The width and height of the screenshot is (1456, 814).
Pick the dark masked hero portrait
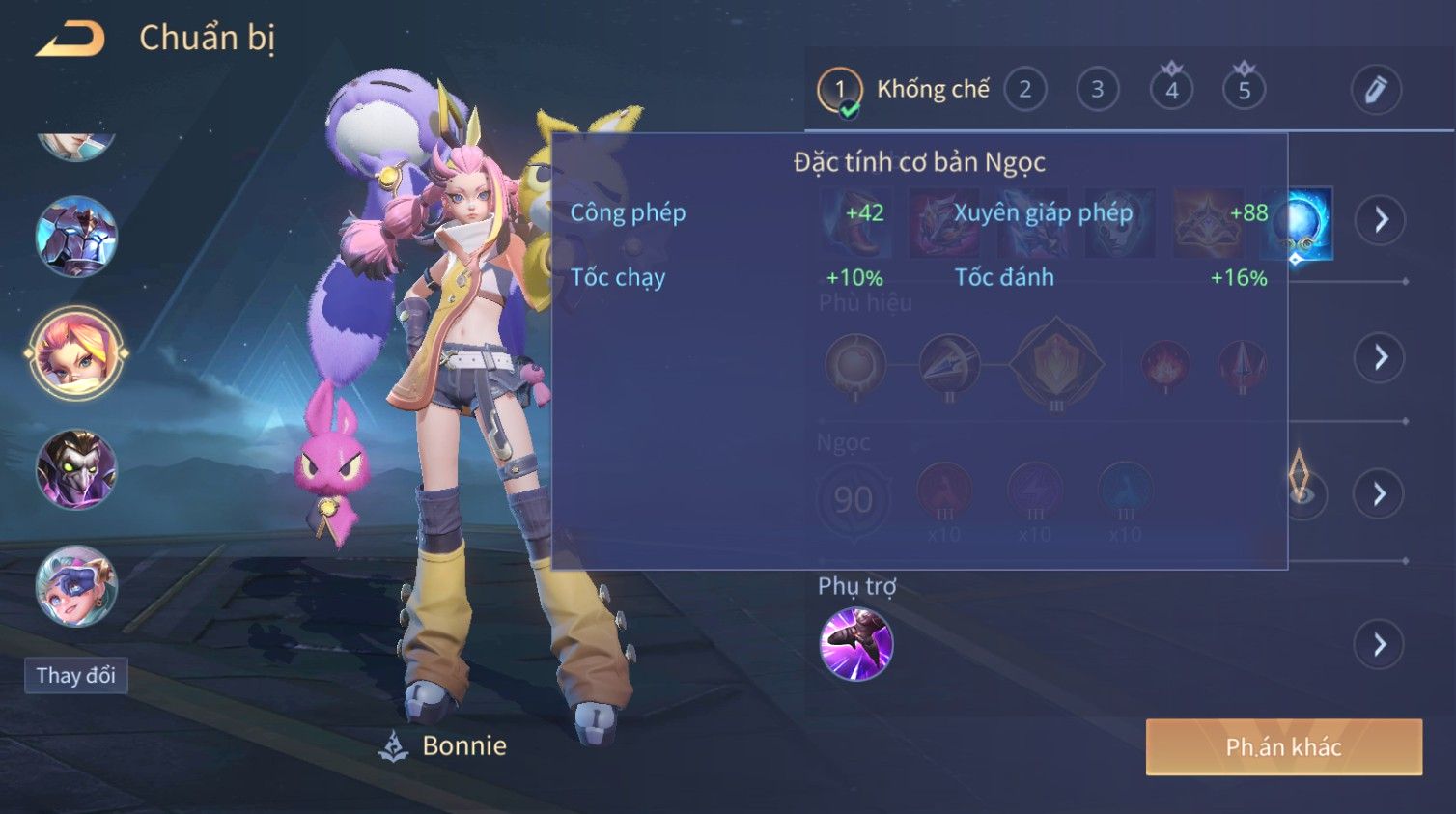[x=76, y=470]
